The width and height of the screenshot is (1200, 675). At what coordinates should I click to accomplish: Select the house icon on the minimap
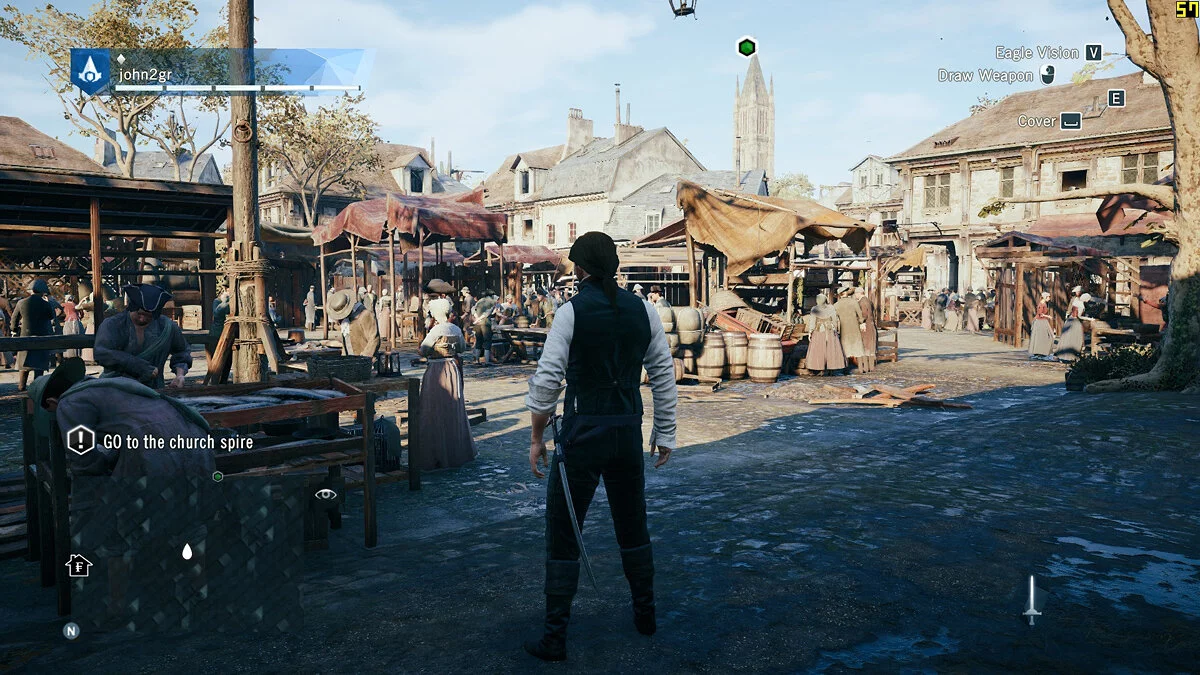(78, 566)
